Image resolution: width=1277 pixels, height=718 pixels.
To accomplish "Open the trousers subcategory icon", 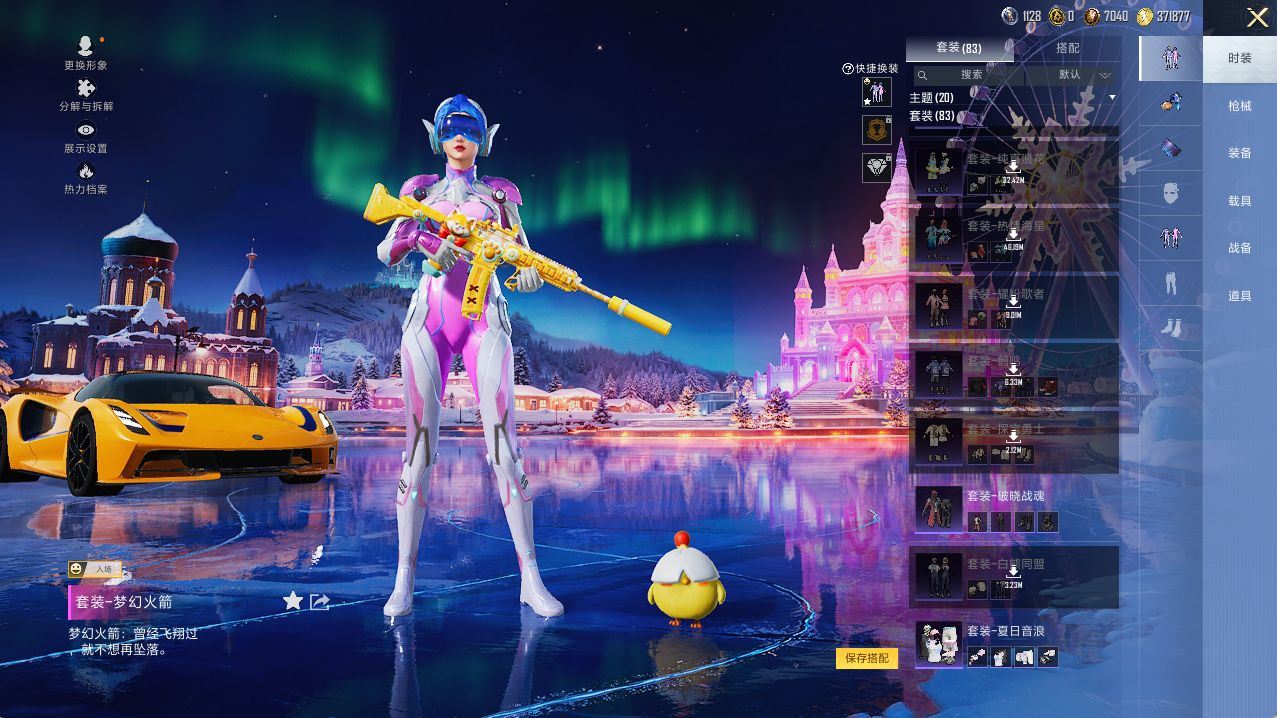I will [1171, 284].
